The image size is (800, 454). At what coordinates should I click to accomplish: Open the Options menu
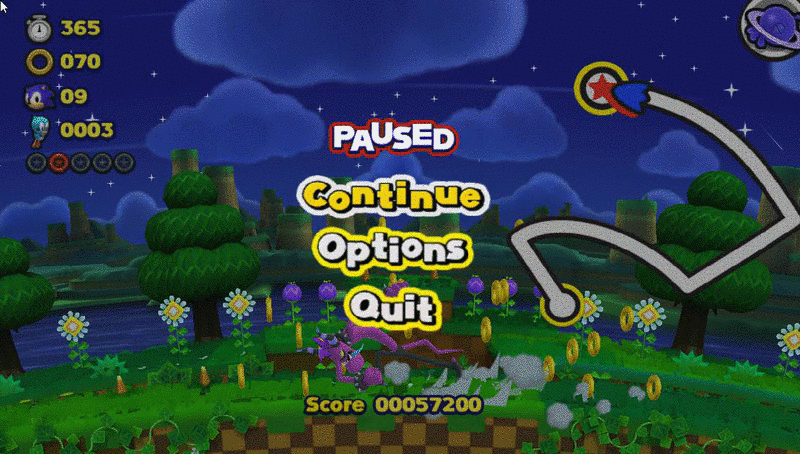[x=393, y=247]
